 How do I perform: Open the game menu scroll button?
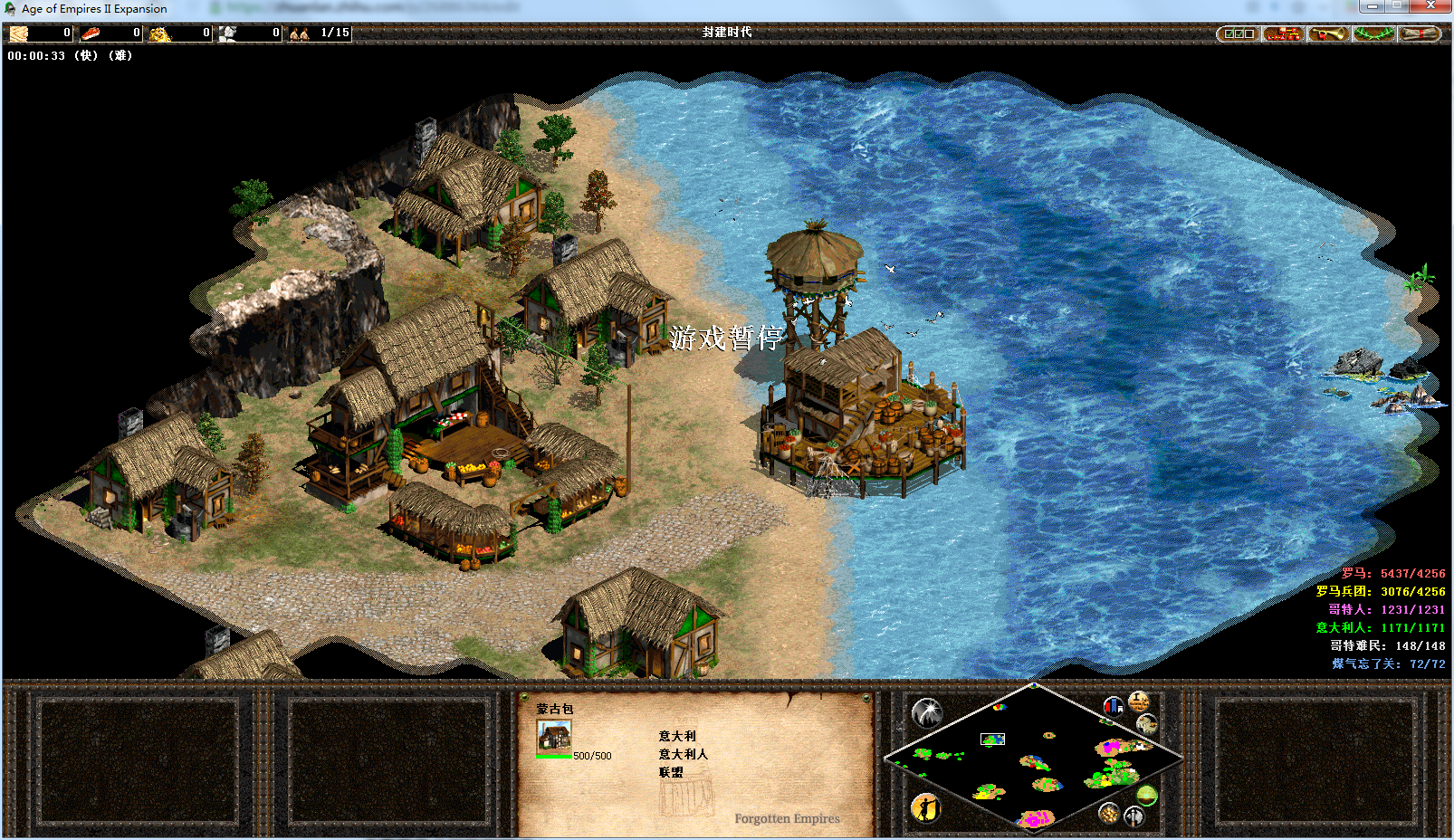(1419, 33)
